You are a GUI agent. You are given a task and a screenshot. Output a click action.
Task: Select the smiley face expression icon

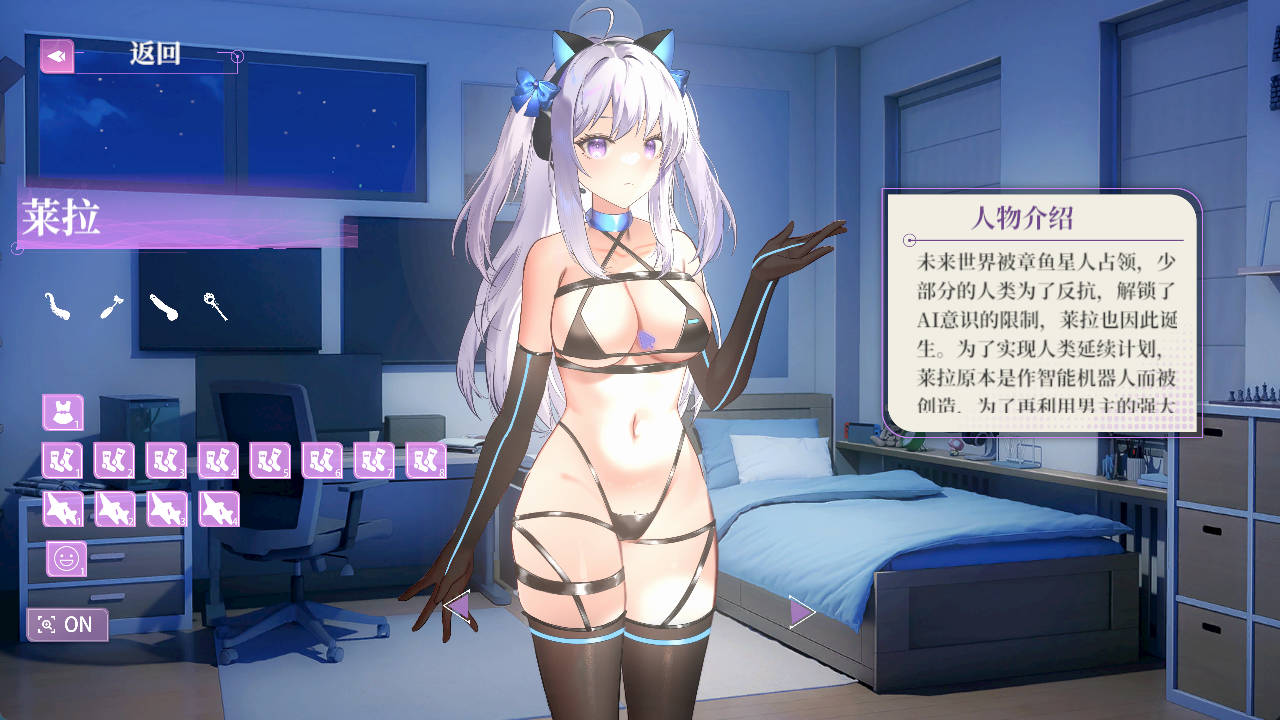66,559
